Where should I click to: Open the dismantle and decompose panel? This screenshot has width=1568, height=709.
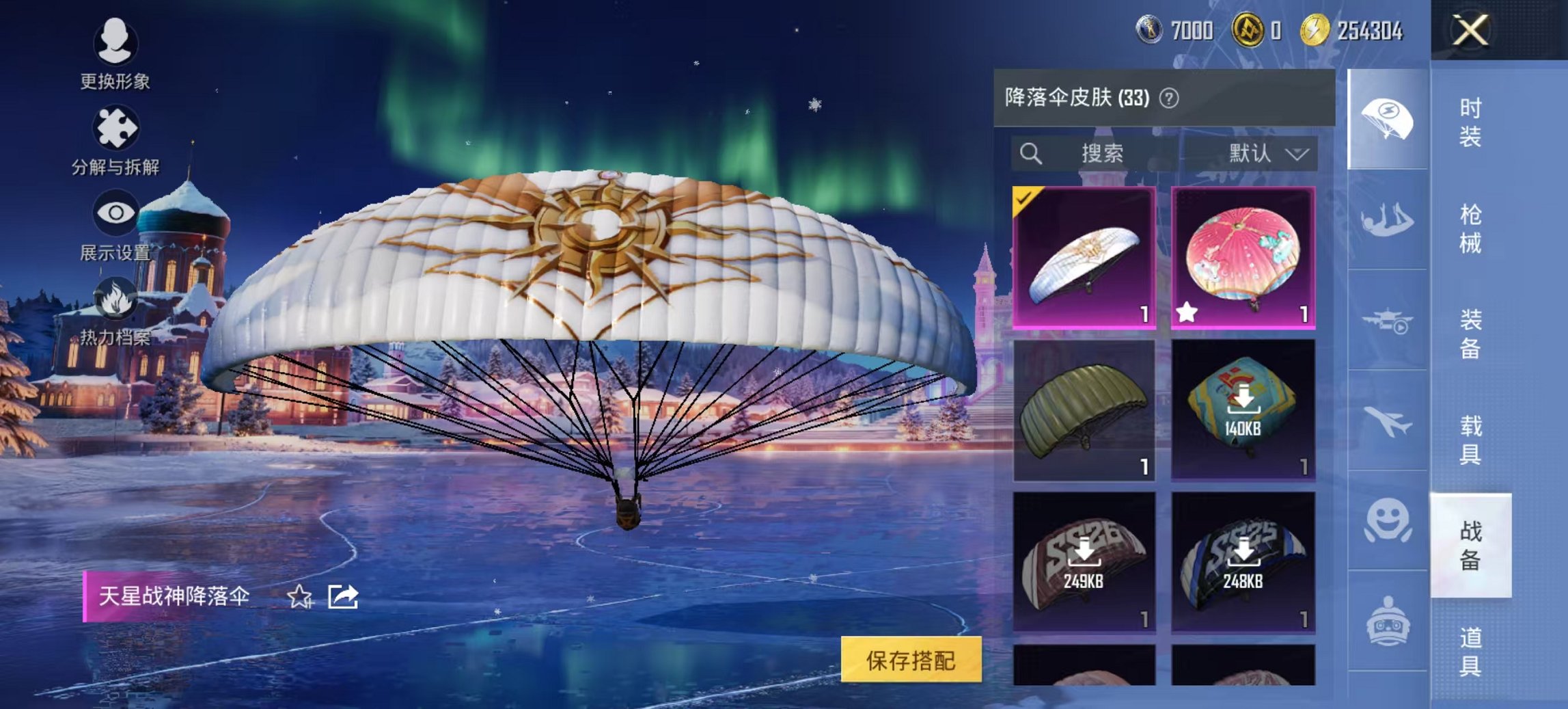(115, 126)
